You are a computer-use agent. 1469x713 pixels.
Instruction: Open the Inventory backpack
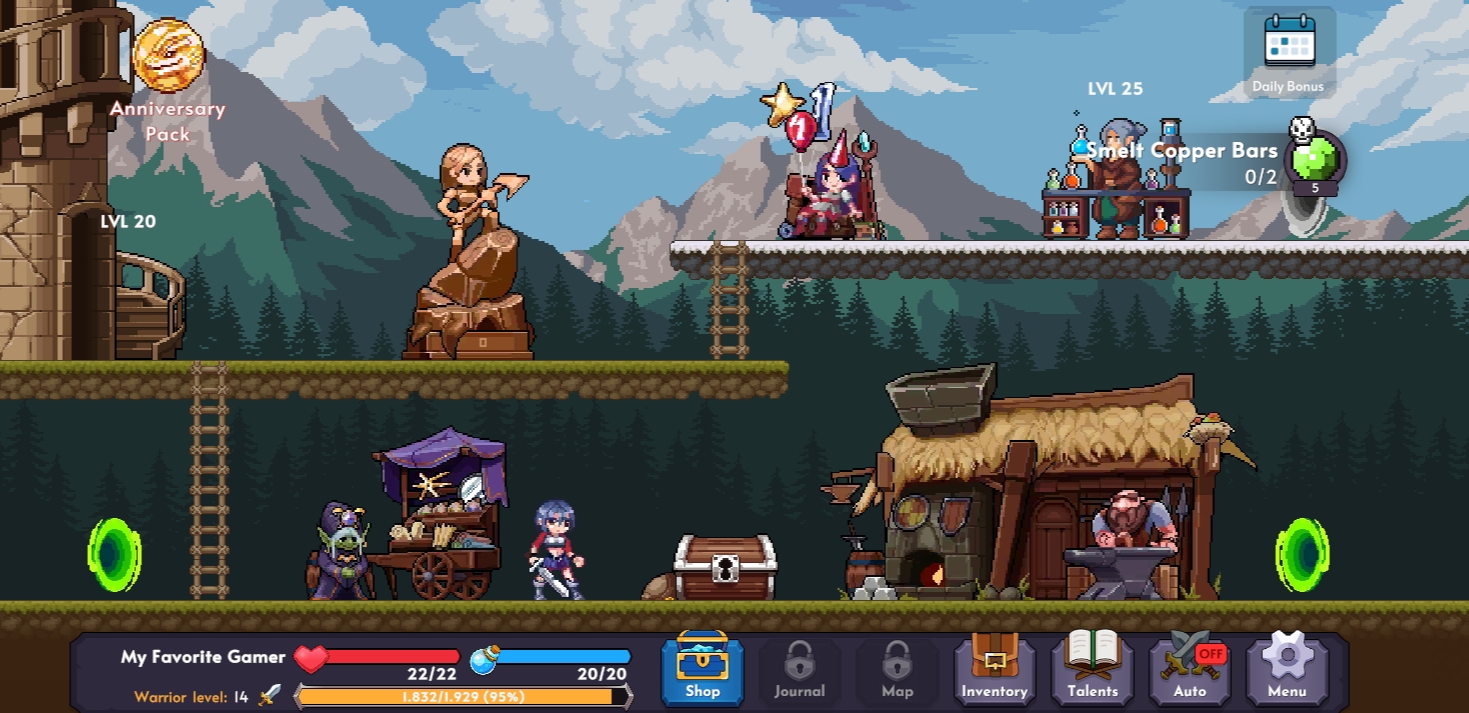point(994,668)
